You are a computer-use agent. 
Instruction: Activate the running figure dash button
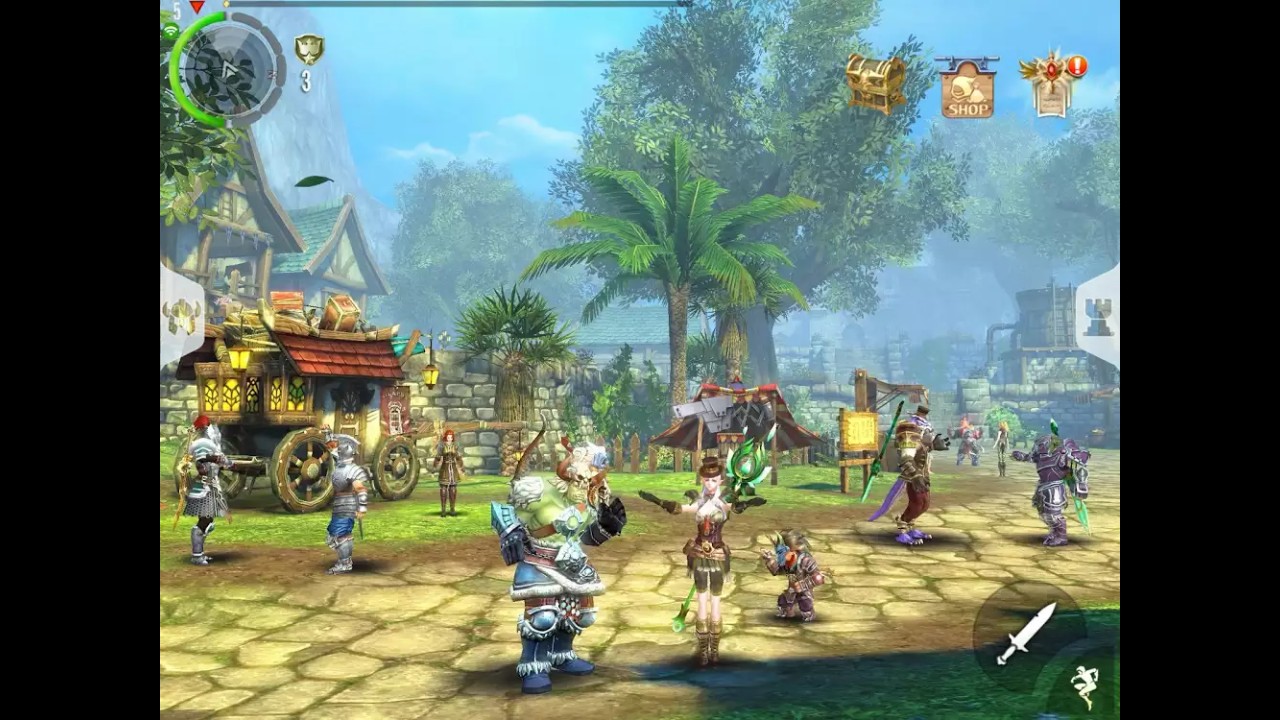coord(1086,686)
